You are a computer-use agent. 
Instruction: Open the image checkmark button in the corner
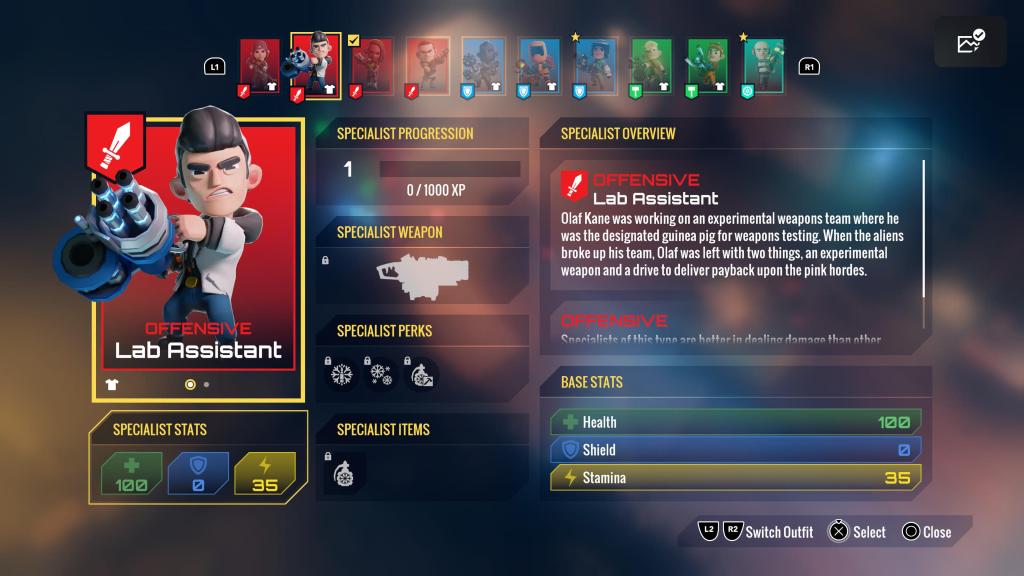tap(970, 42)
